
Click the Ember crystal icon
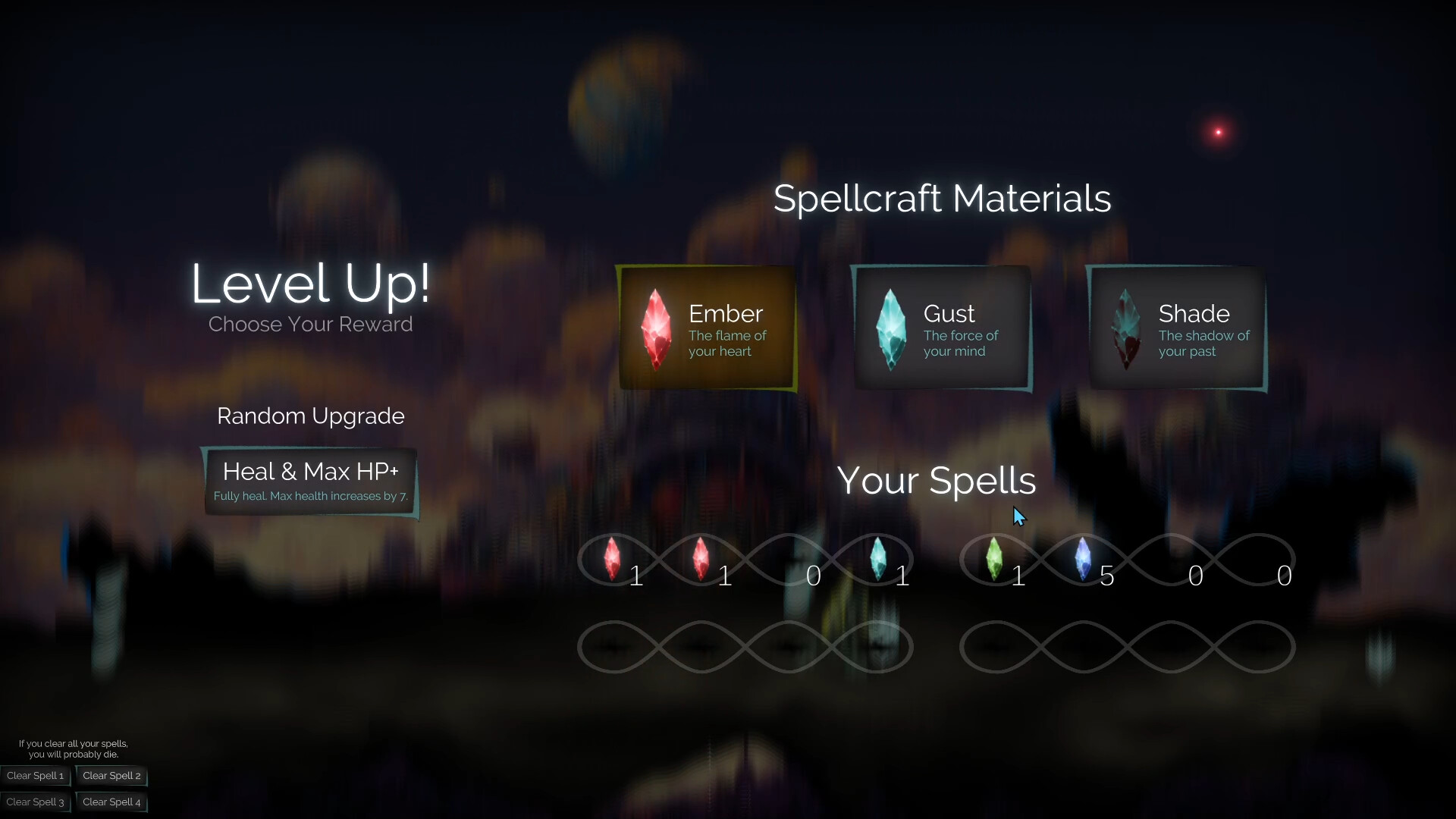tap(655, 328)
